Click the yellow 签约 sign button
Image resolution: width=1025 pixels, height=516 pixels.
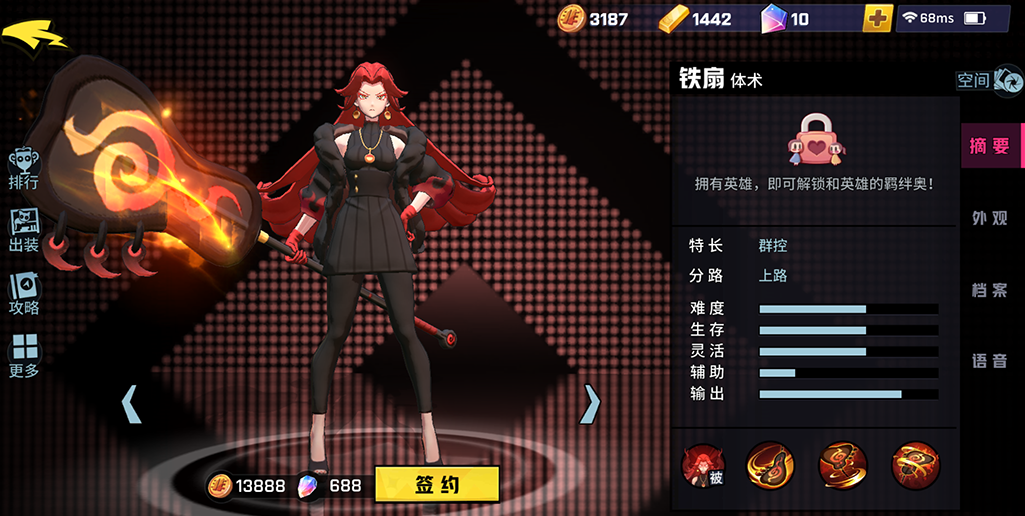[x=437, y=485]
